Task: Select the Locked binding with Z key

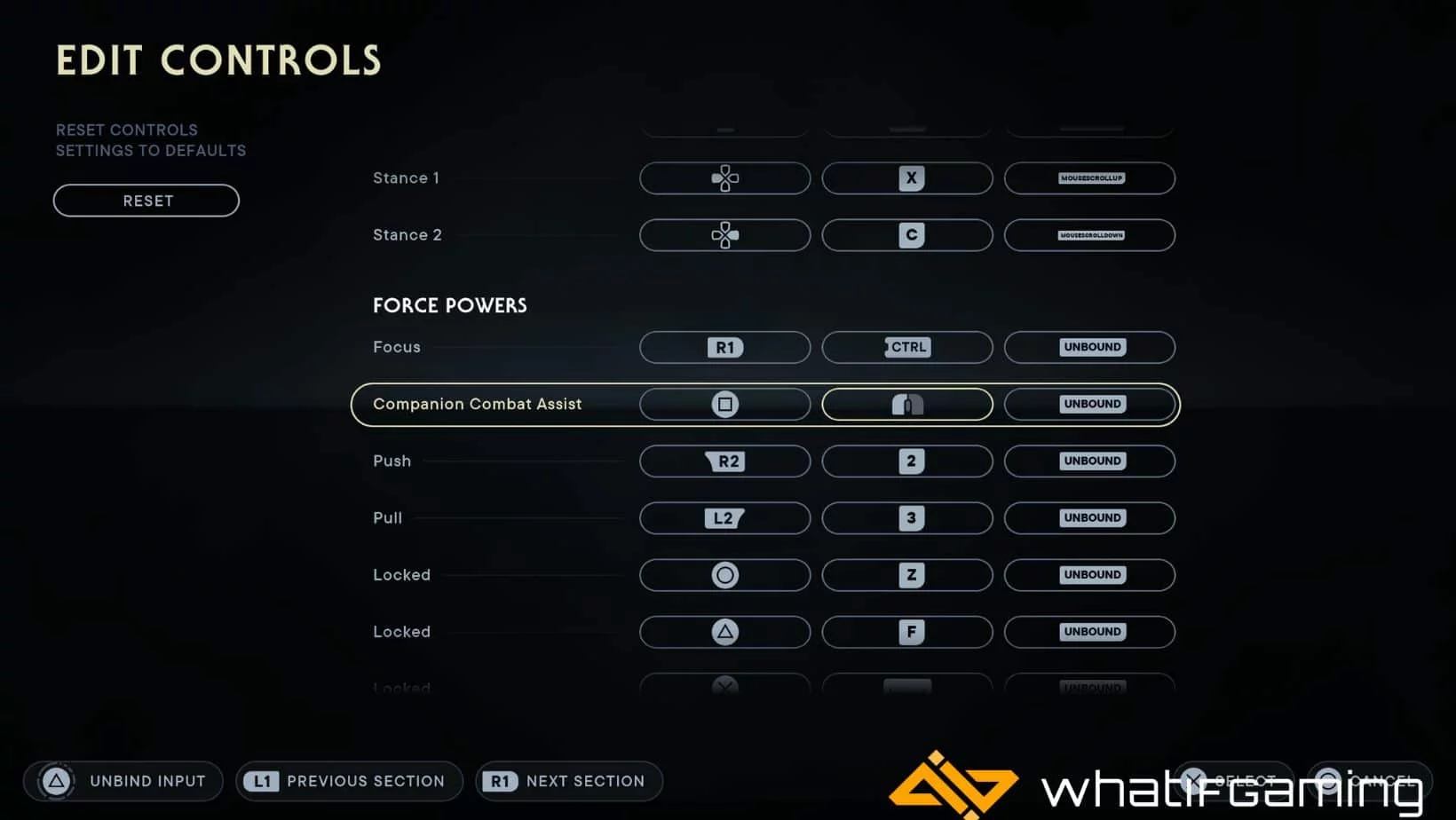Action: 906,575
